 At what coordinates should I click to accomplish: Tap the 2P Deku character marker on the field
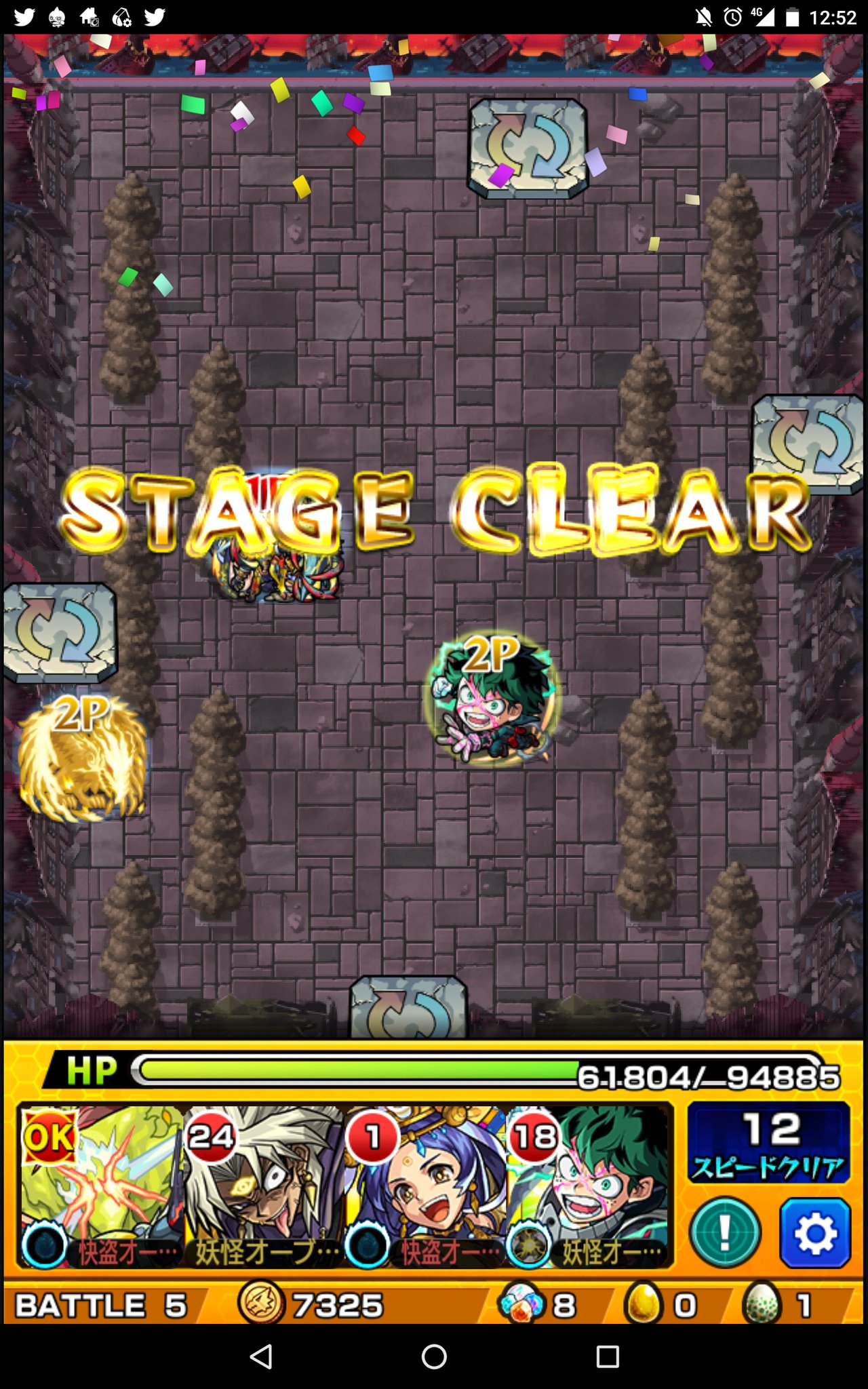pyautogui.click(x=492, y=699)
